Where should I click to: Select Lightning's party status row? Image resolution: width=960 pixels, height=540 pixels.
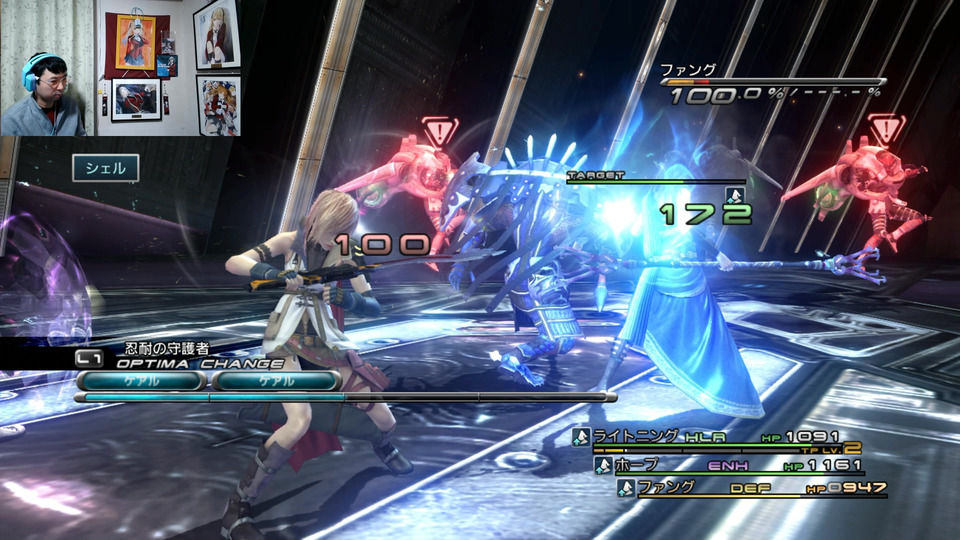716,437
